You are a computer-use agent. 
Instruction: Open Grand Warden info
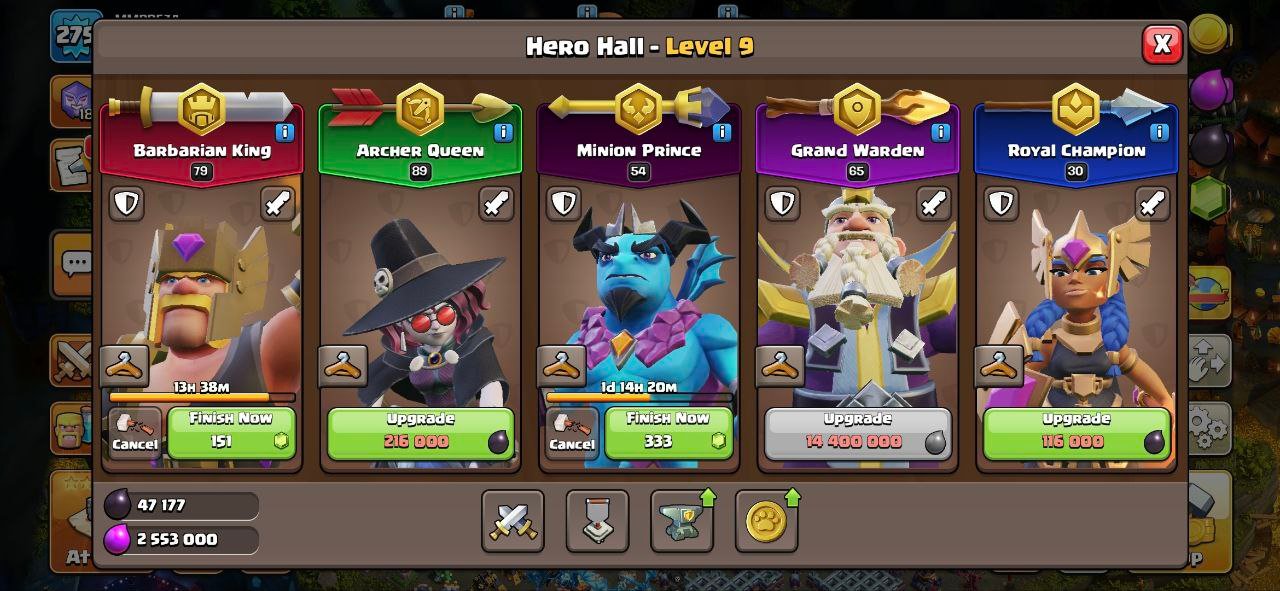(940, 132)
